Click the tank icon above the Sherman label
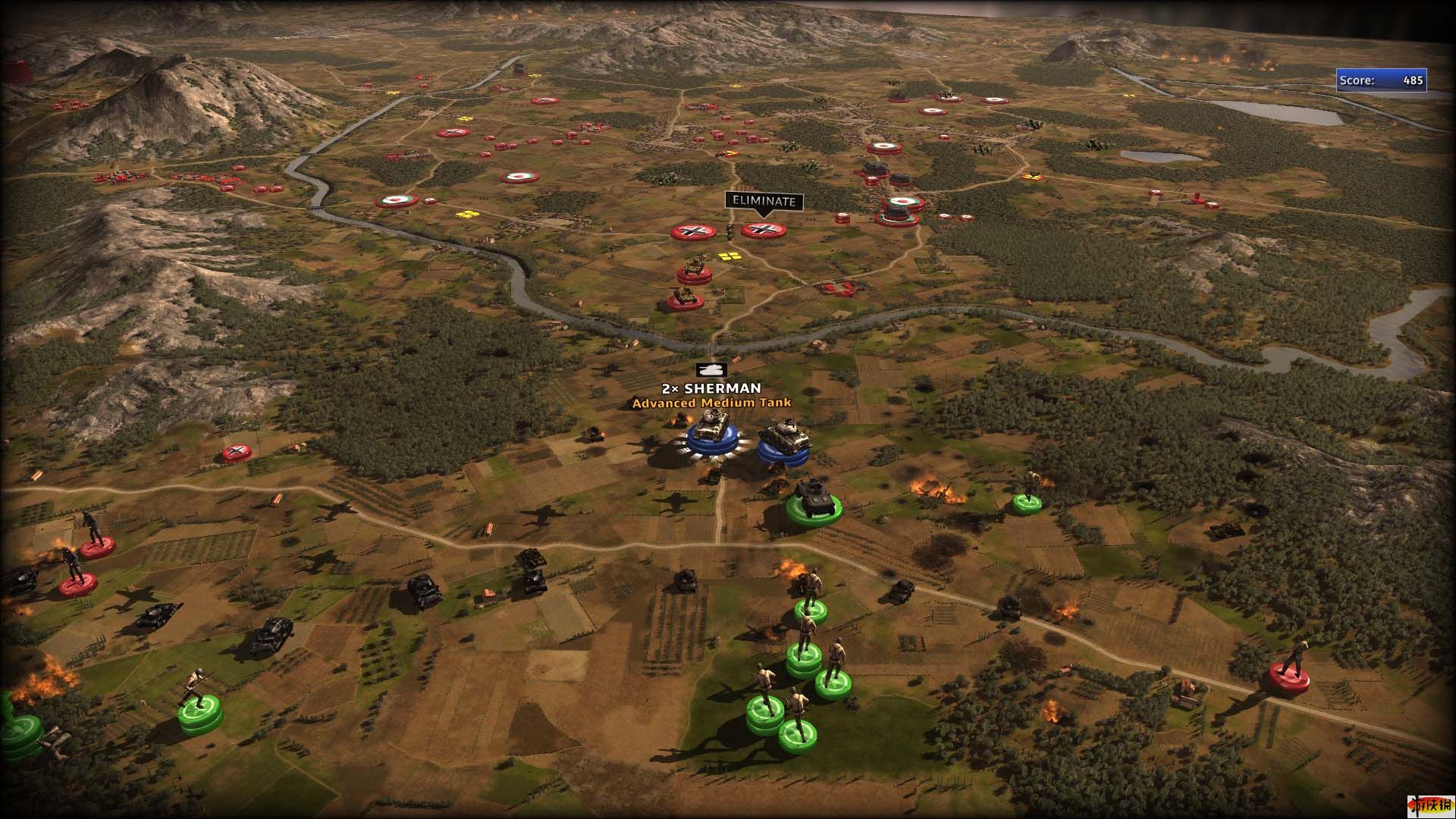The width and height of the screenshot is (1456, 819). 711,369
